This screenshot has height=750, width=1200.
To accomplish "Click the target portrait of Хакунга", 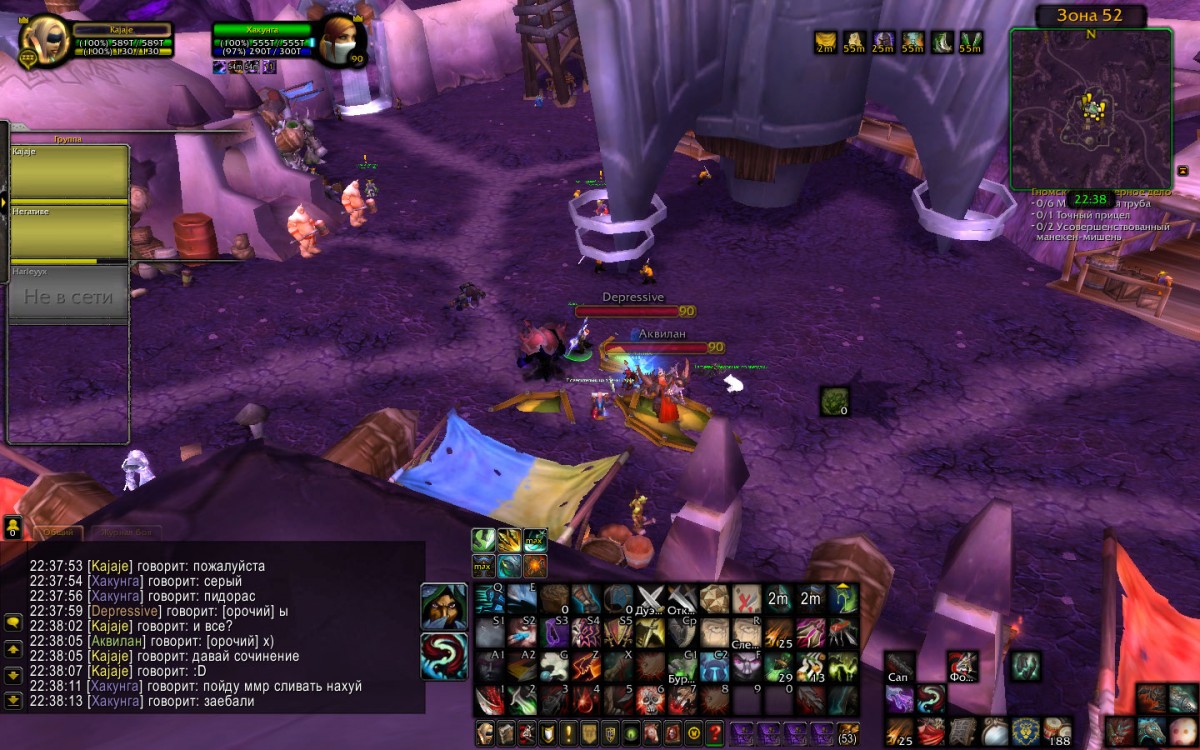I will pyautogui.click(x=338, y=41).
